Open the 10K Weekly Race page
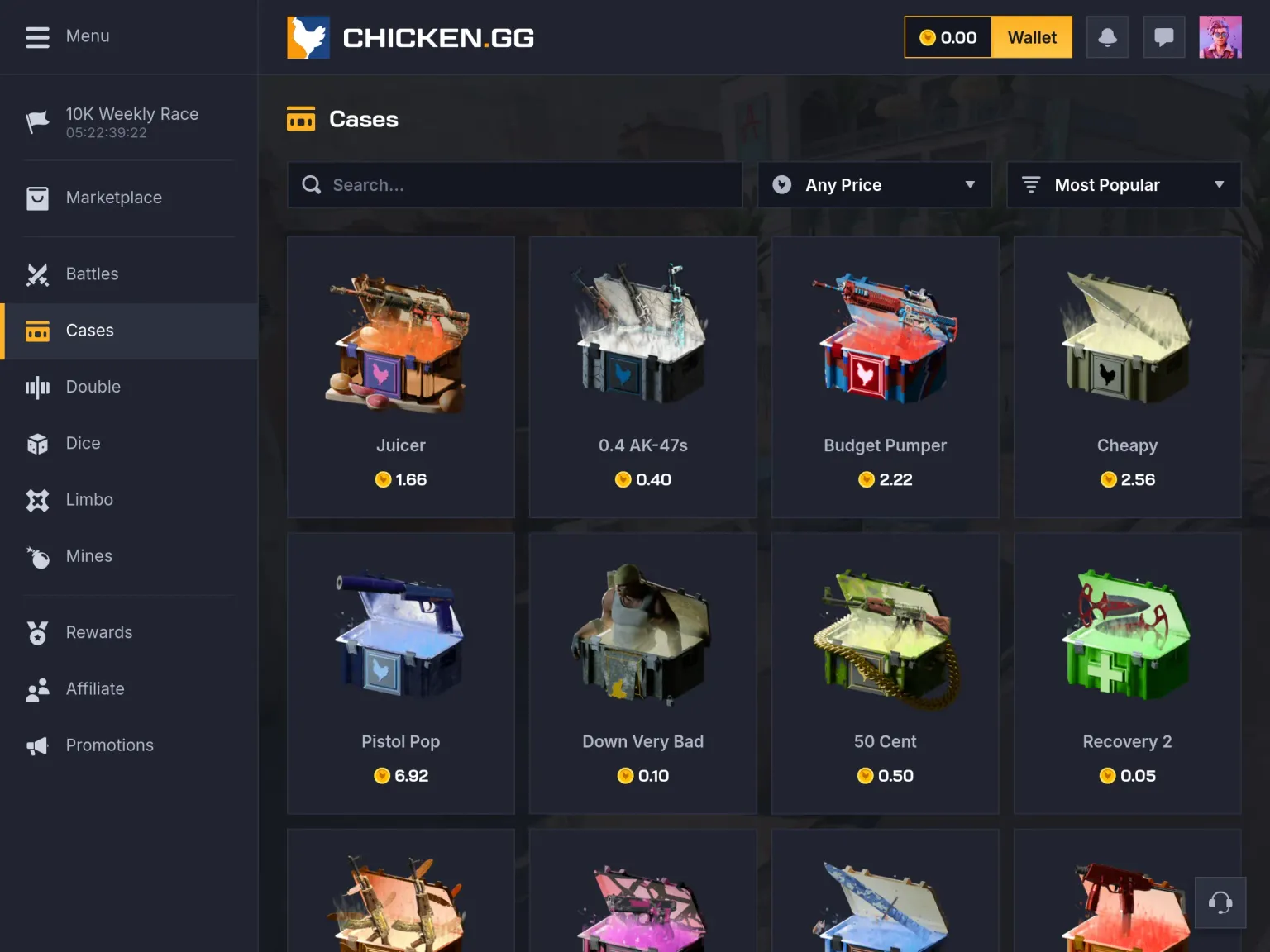Image resolution: width=1270 pixels, height=952 pixels. 131,121
